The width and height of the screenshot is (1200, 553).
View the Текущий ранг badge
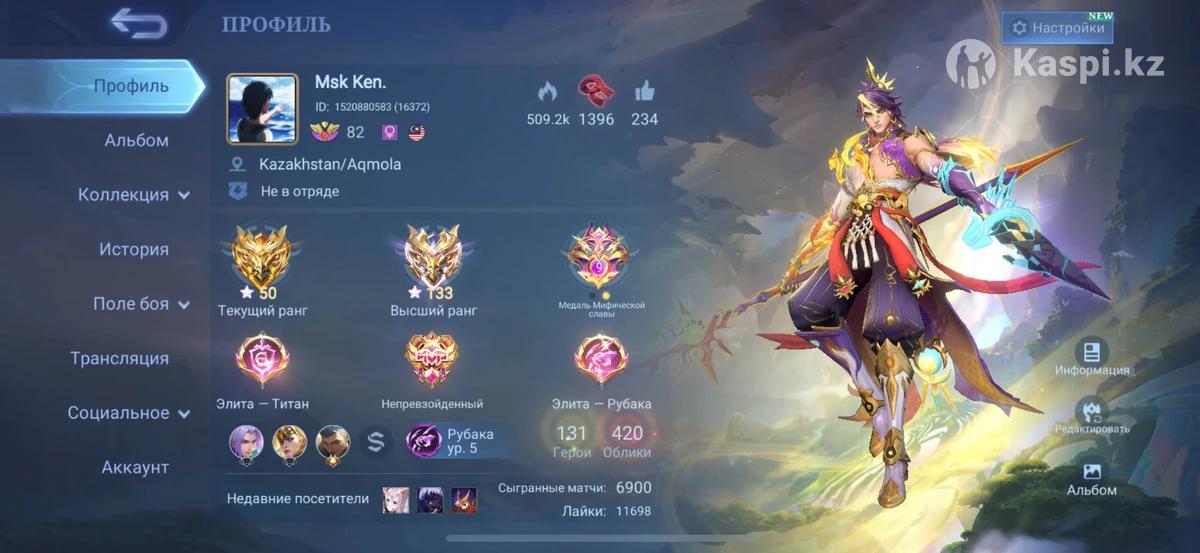pos(262,260)
